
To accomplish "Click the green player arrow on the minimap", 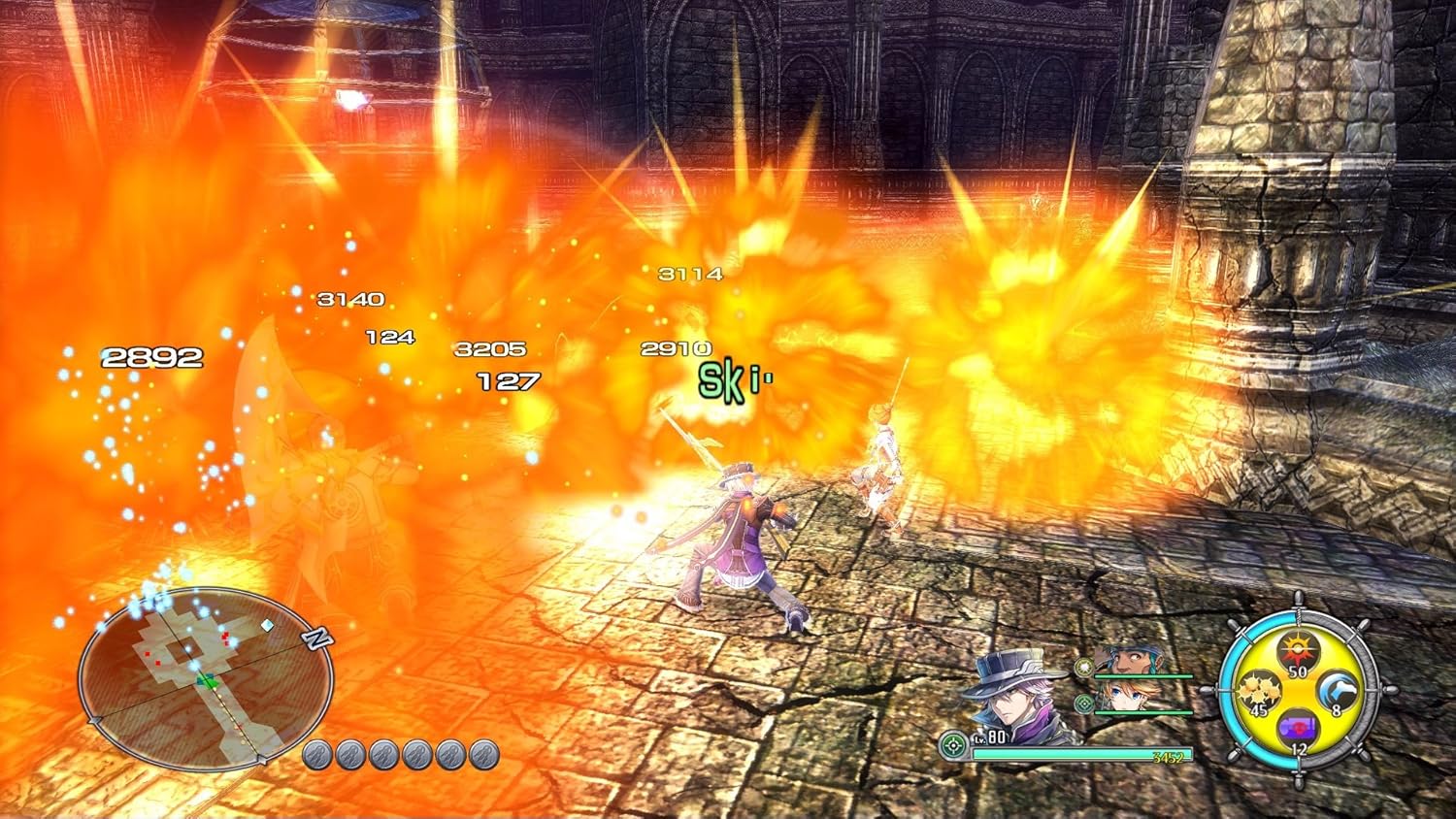I will [x=208, y=682].
